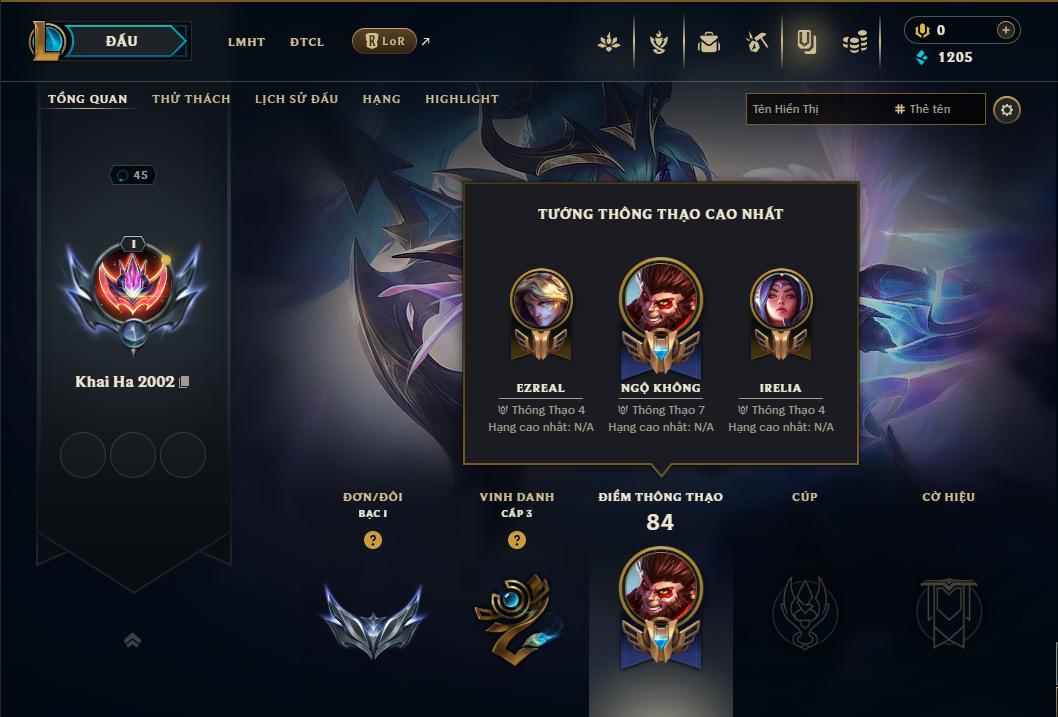Click the plus button to buy RP
Image resolution: width=1058 pixels, height=717 pixels.
point(1005,30)
